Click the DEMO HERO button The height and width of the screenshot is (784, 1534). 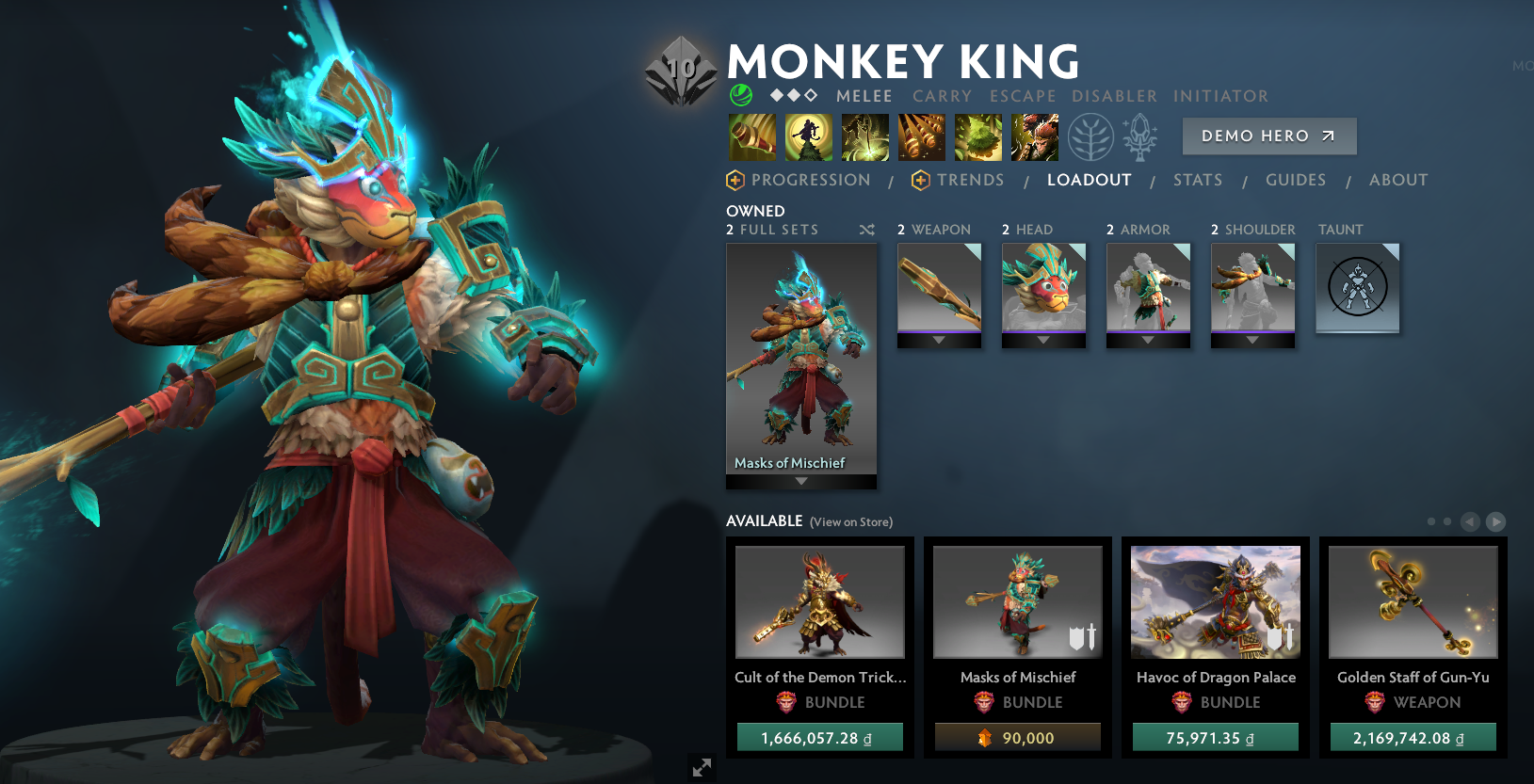(x=1268, y=136)
